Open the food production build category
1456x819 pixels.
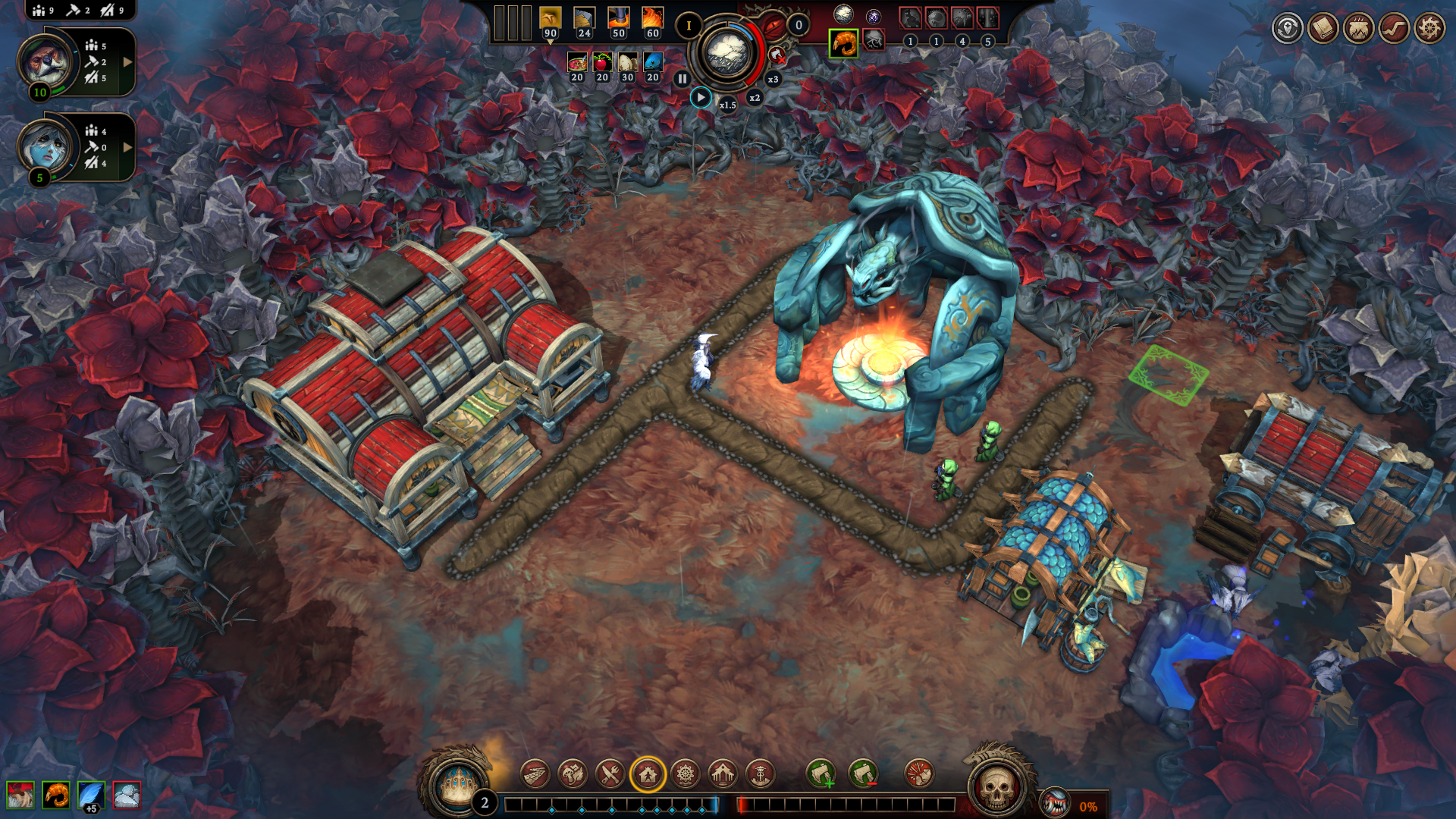click(573, 774)
